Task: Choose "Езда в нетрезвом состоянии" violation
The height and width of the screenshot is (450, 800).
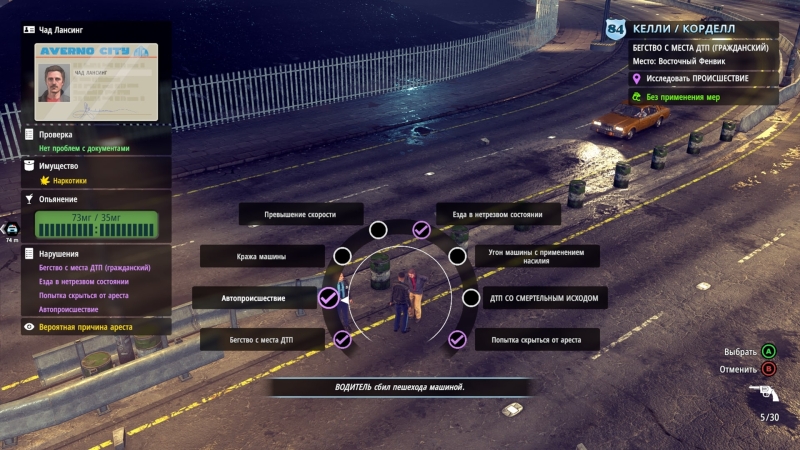Action: [x=497, y=215]
